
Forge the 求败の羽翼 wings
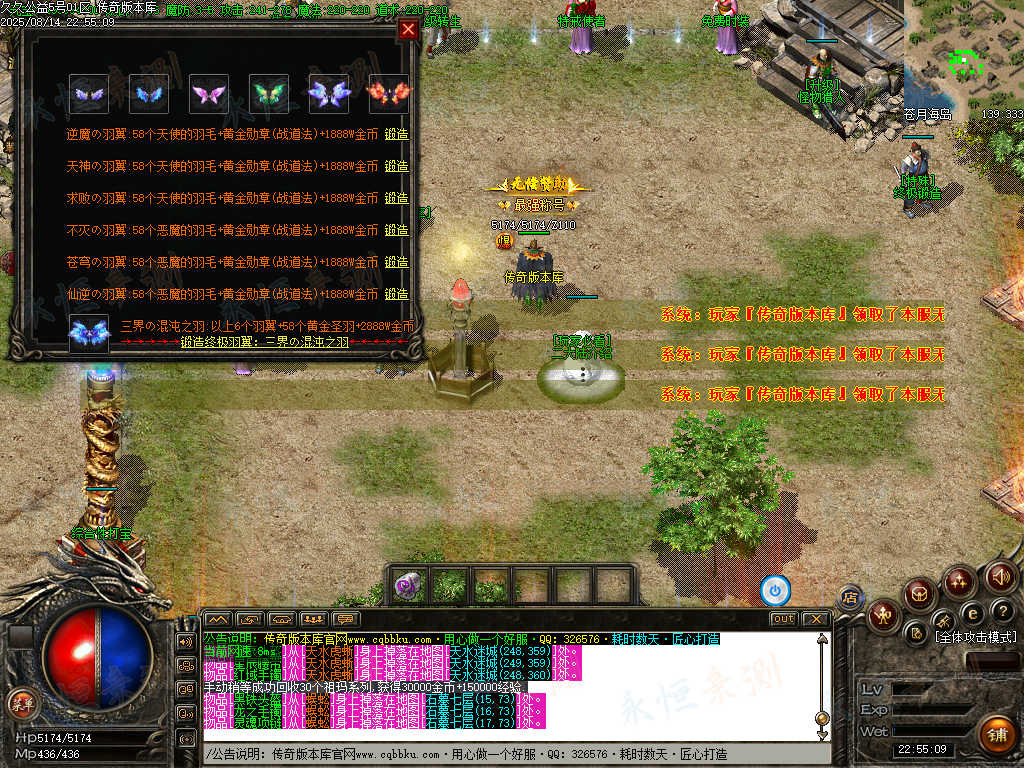[x=397, y=198]
